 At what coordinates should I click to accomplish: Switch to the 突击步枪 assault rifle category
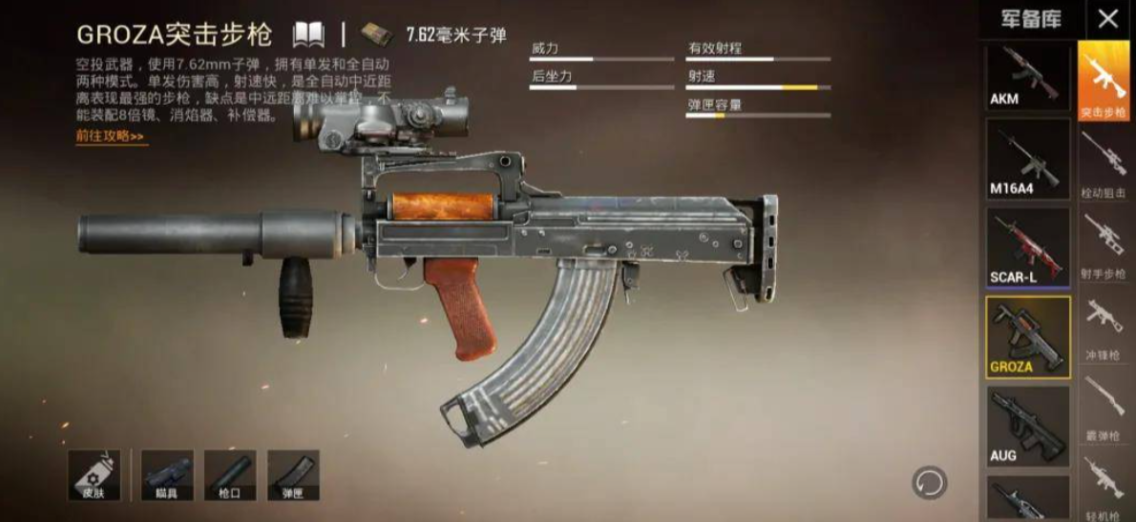(x=1104, y=82)
